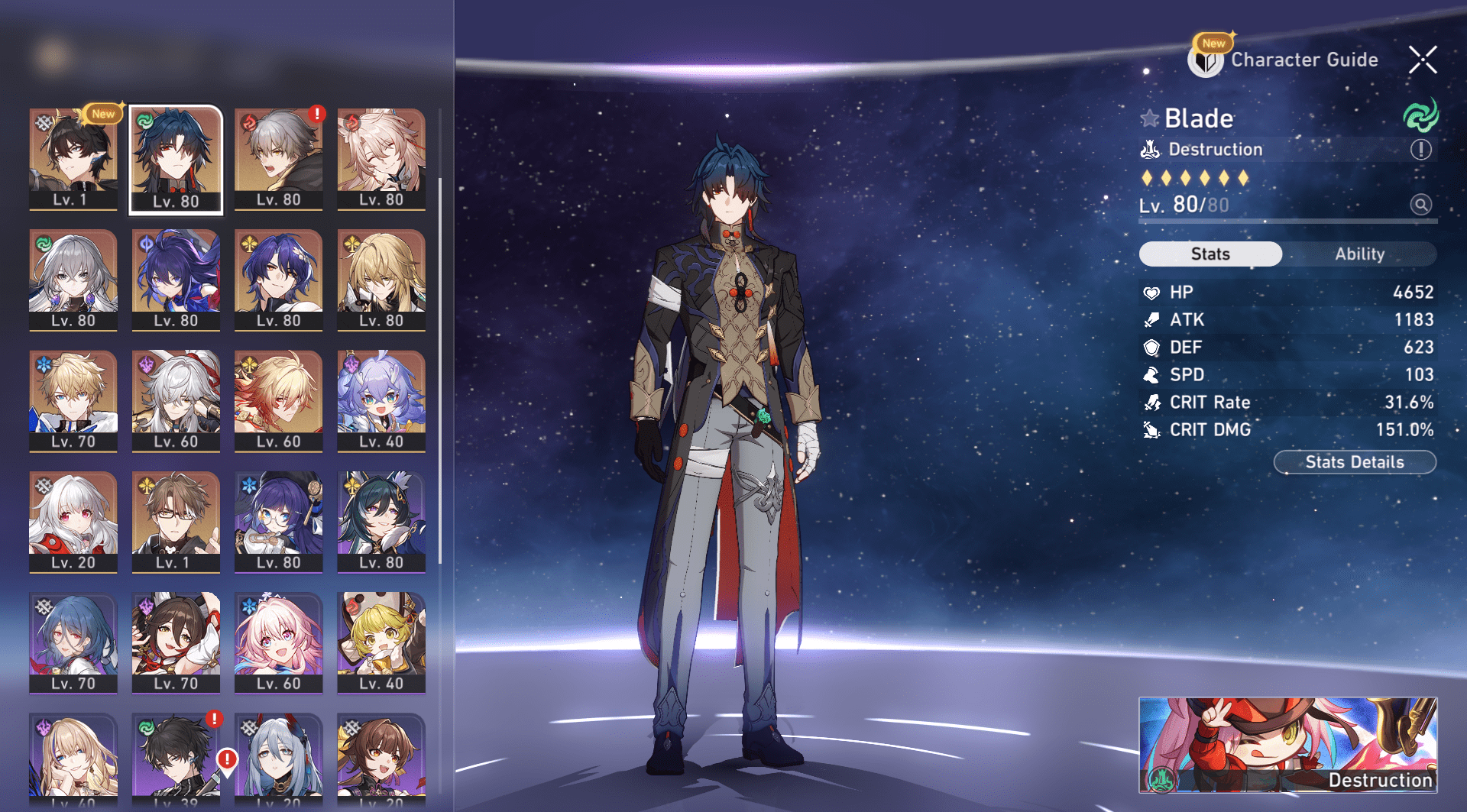
Task: Switch to the Ability tab
Action: click(1361, 254)
